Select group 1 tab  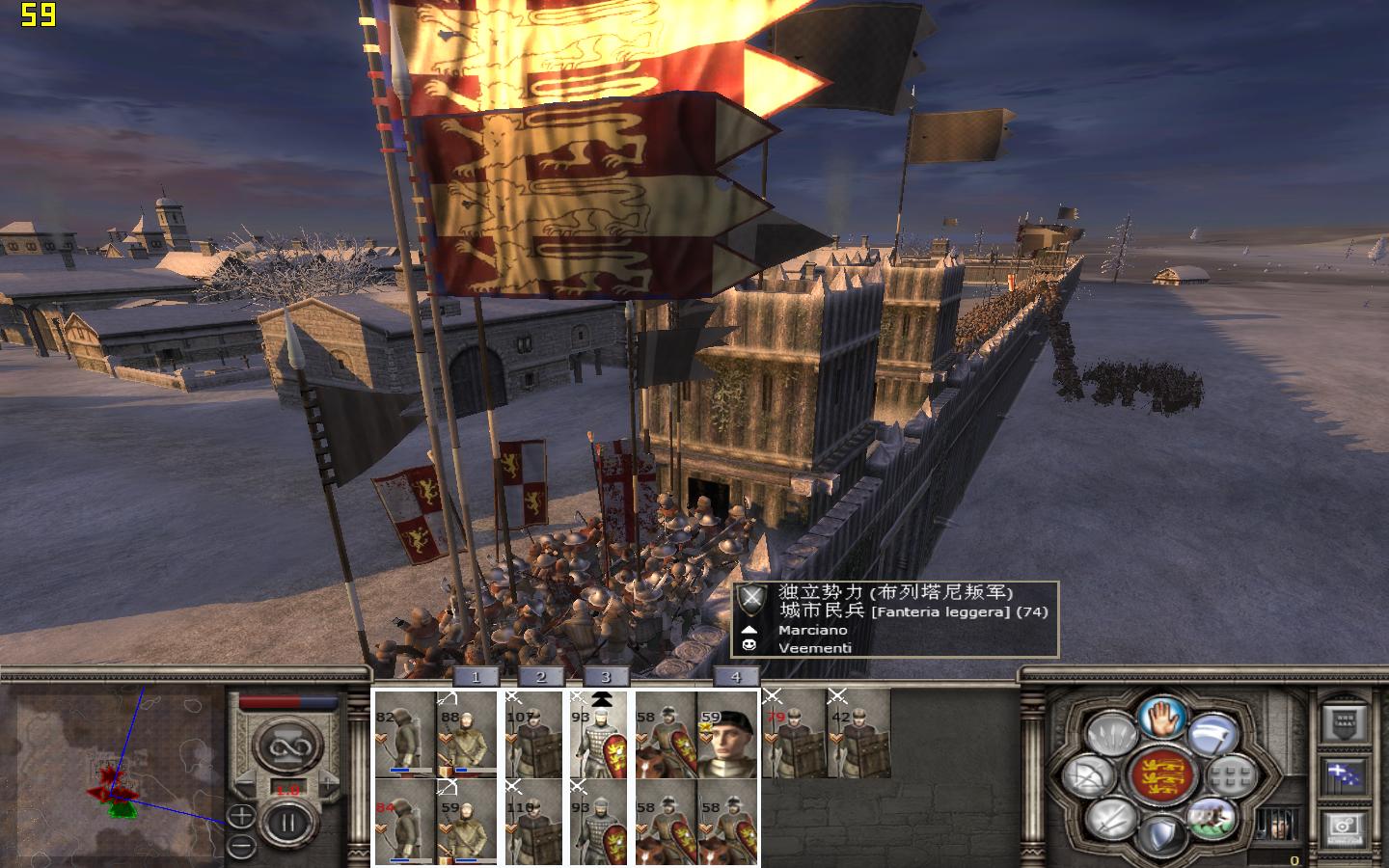[475, 677]
